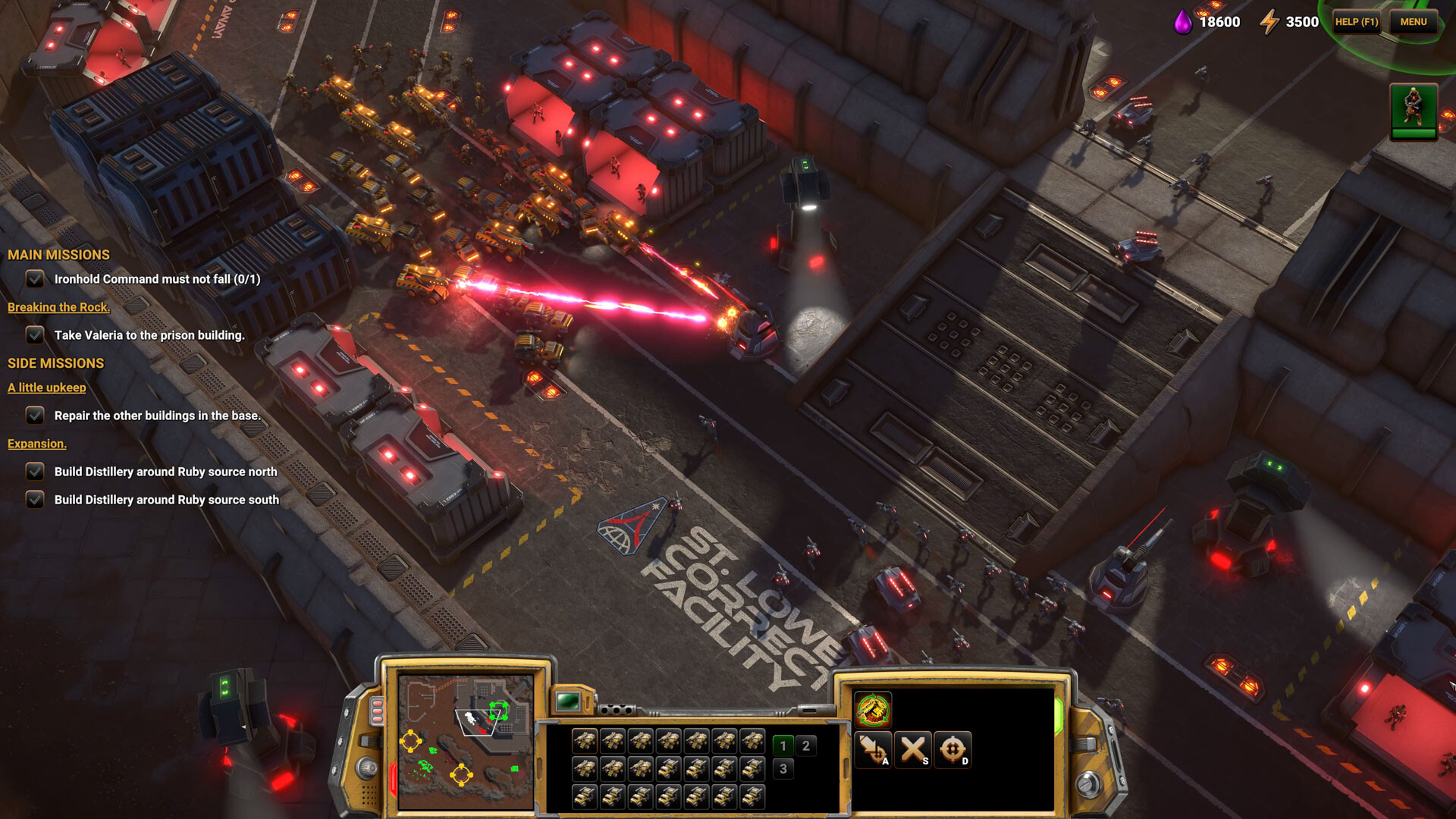The width and height of the screenshot is (1456, 819).
Task: Switch to unit selection page 3
Action: (x=783, y=769)
